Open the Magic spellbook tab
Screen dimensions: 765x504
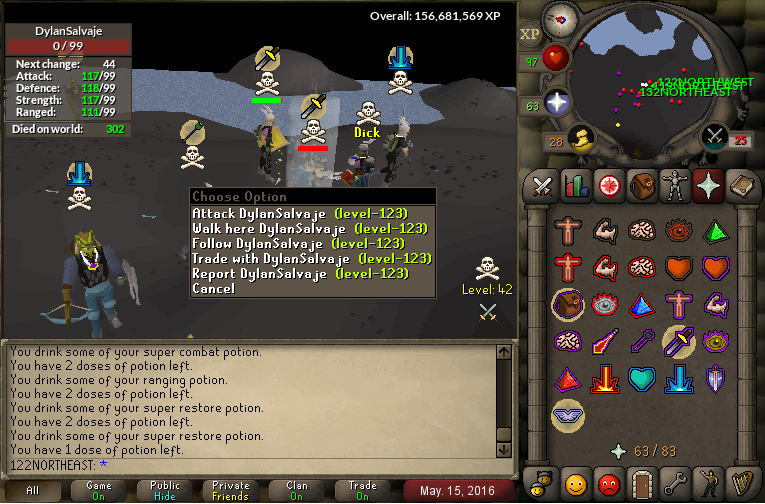click(741, 185)
